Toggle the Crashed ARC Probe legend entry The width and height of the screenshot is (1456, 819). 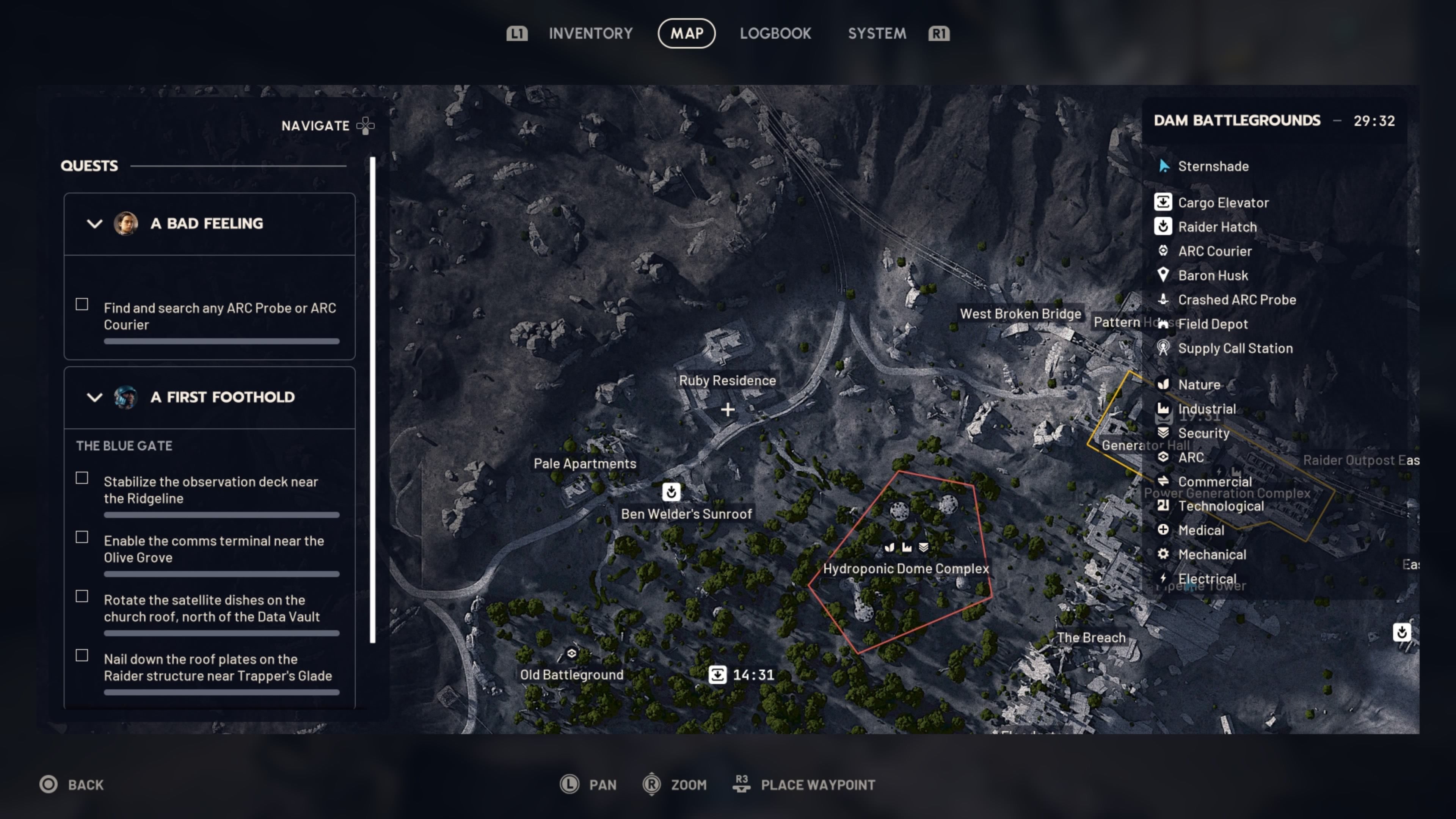(x=1236, y=300)
